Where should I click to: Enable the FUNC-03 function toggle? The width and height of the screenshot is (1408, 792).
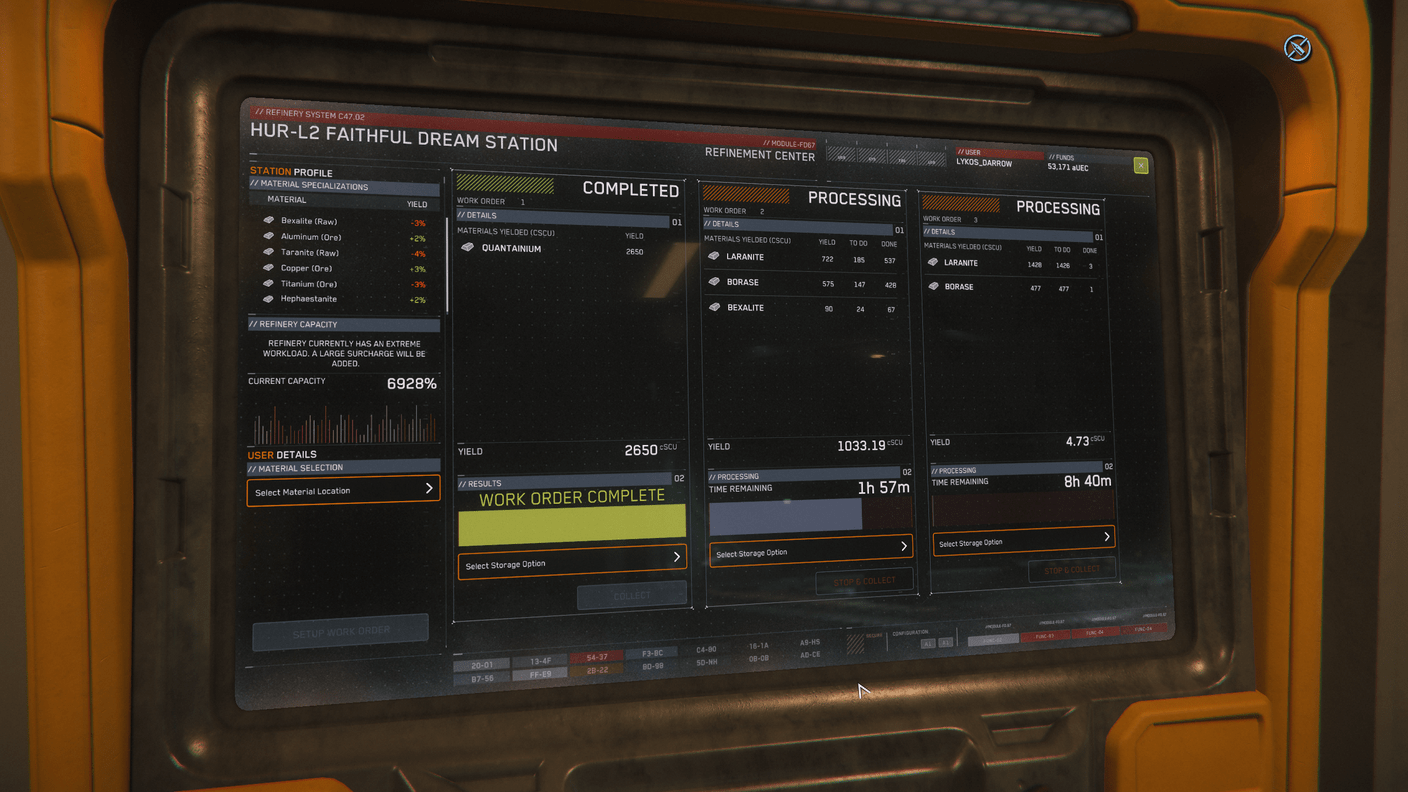click(1046, 636)
